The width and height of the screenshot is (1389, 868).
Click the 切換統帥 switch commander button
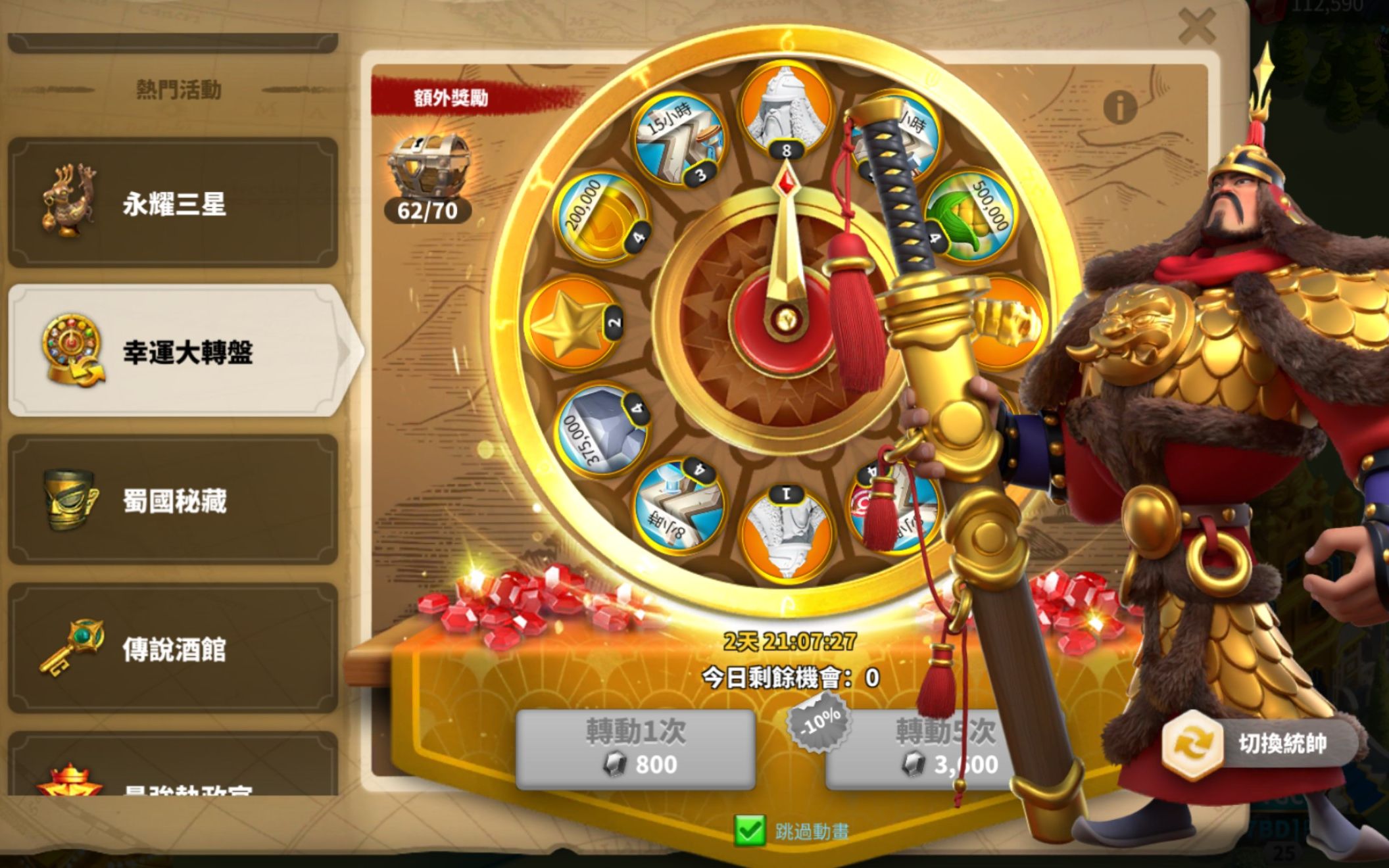(1259, 744)
